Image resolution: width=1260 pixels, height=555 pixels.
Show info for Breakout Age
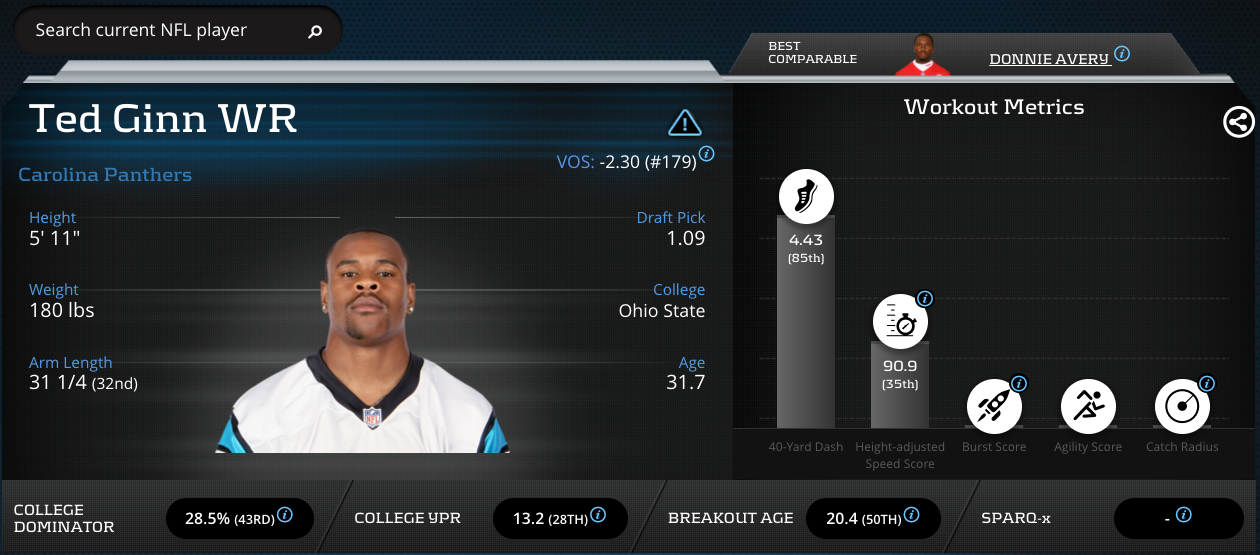912,515
